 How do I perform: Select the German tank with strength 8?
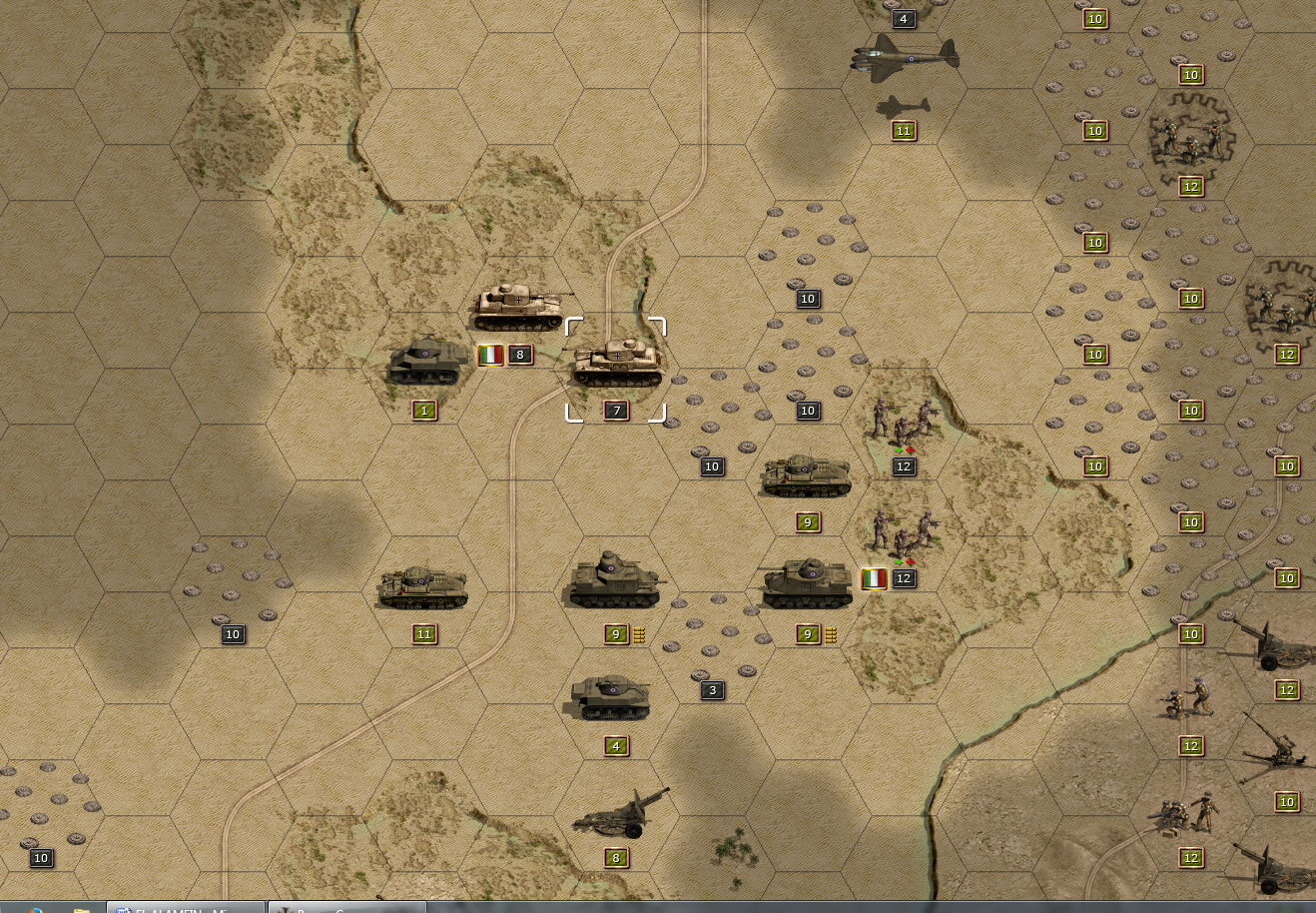(519, 307)
